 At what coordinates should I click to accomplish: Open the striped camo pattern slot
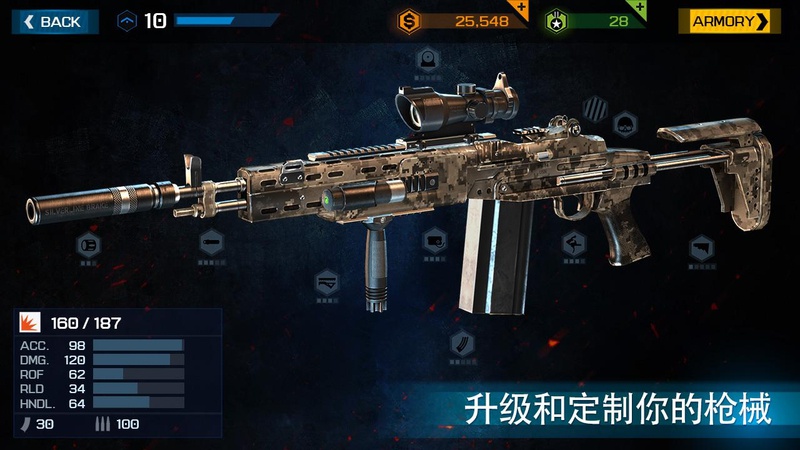click(x=596, y=104)
